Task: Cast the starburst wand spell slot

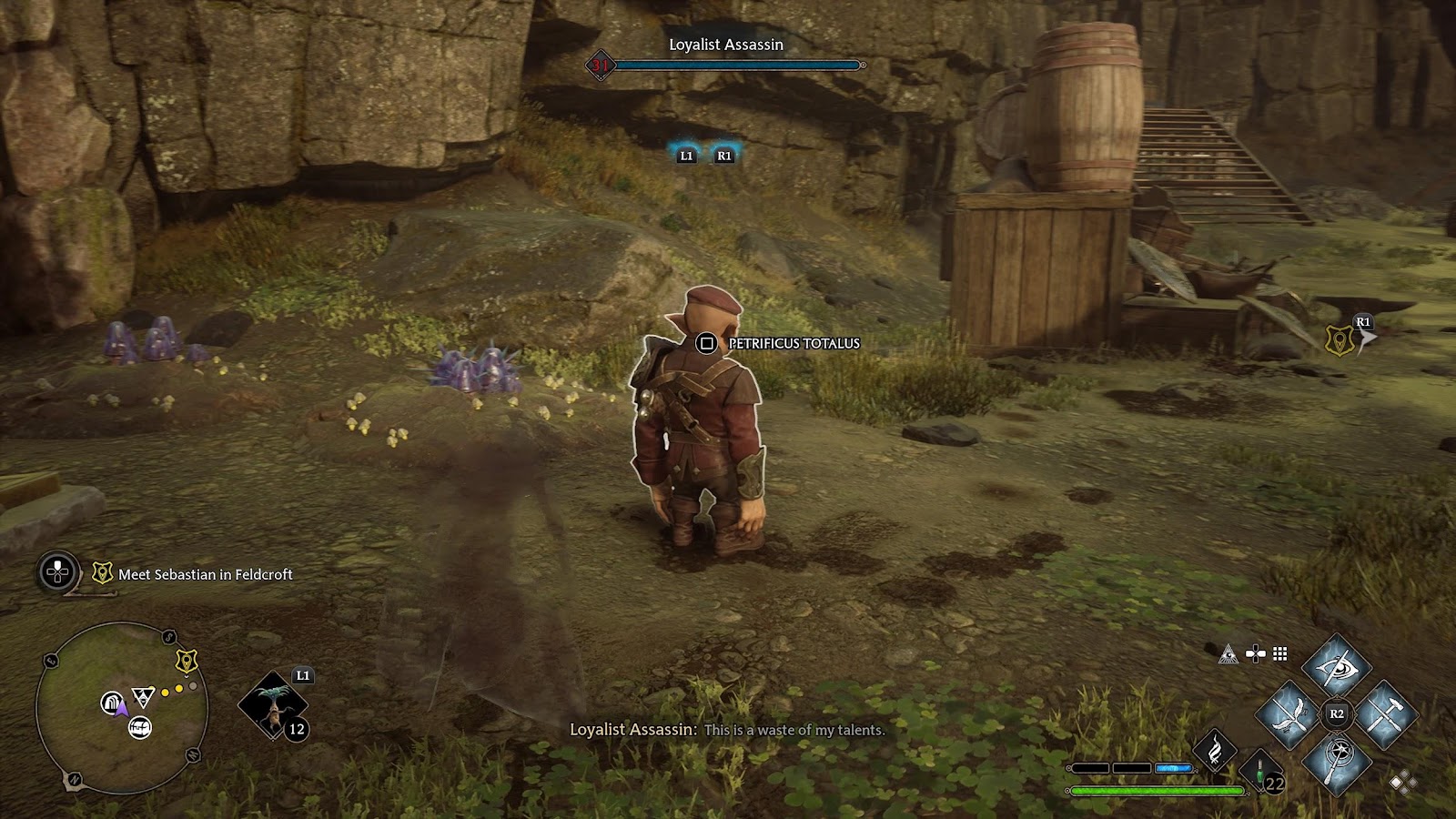Action: coord(1336,759)
